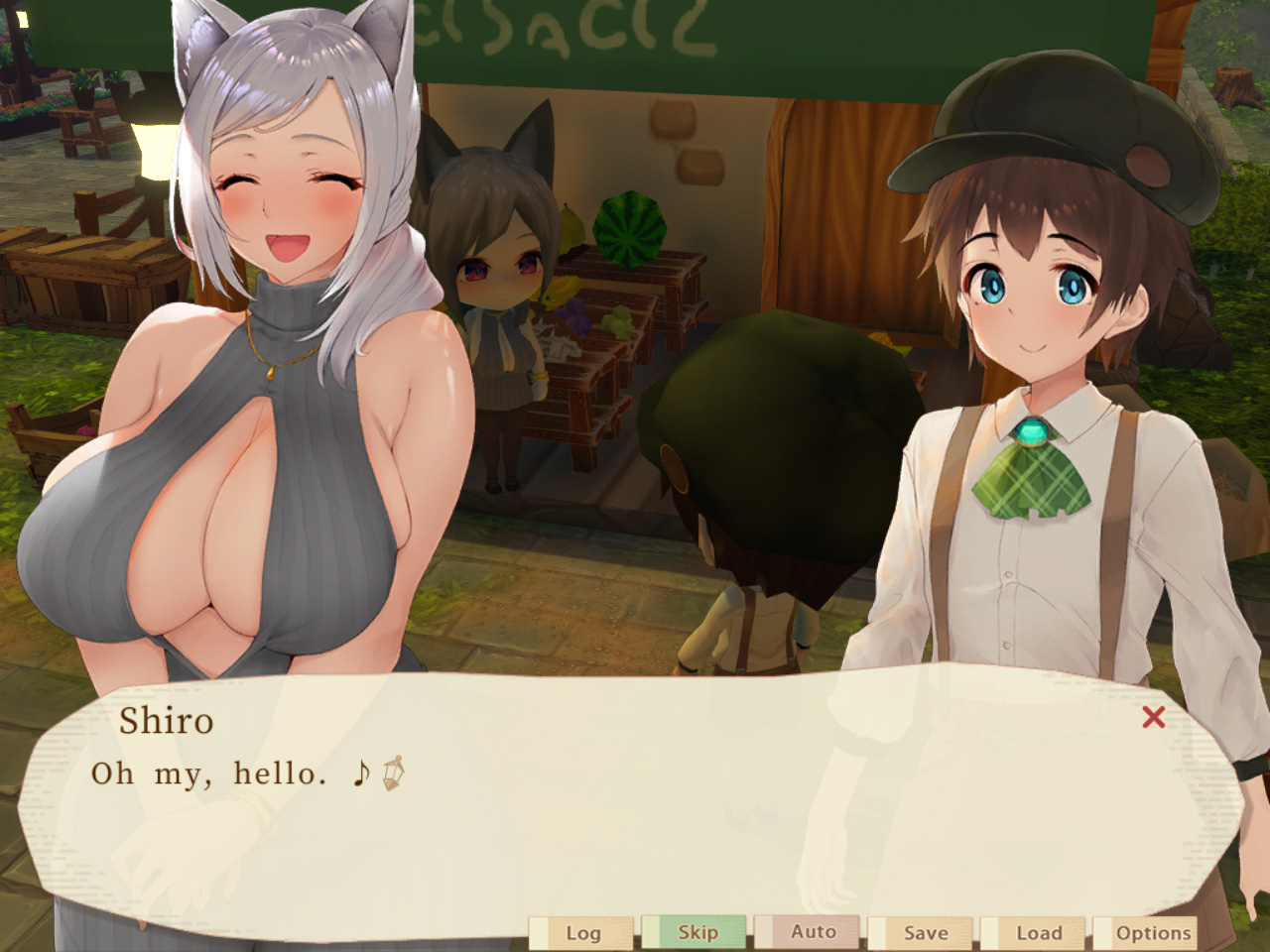Turn on Auto advance

tap(811, 932)
